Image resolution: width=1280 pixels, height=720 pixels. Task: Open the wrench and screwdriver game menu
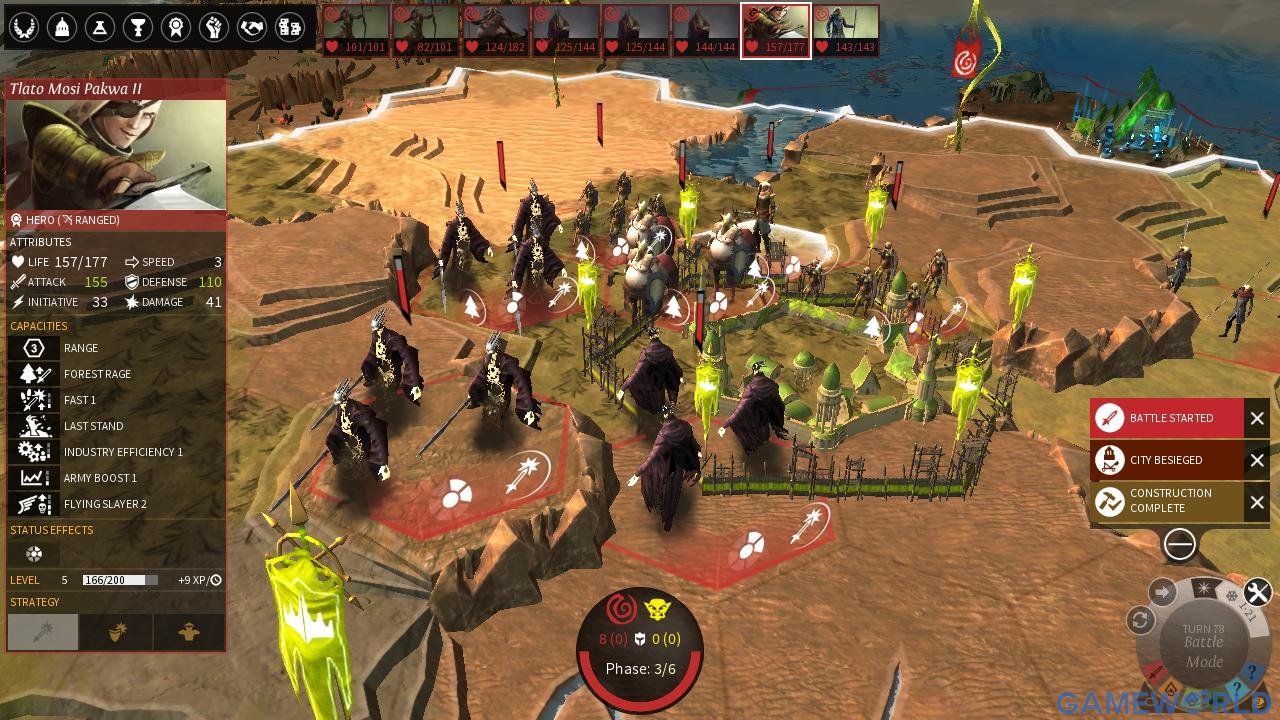(x=1257, y=593)
